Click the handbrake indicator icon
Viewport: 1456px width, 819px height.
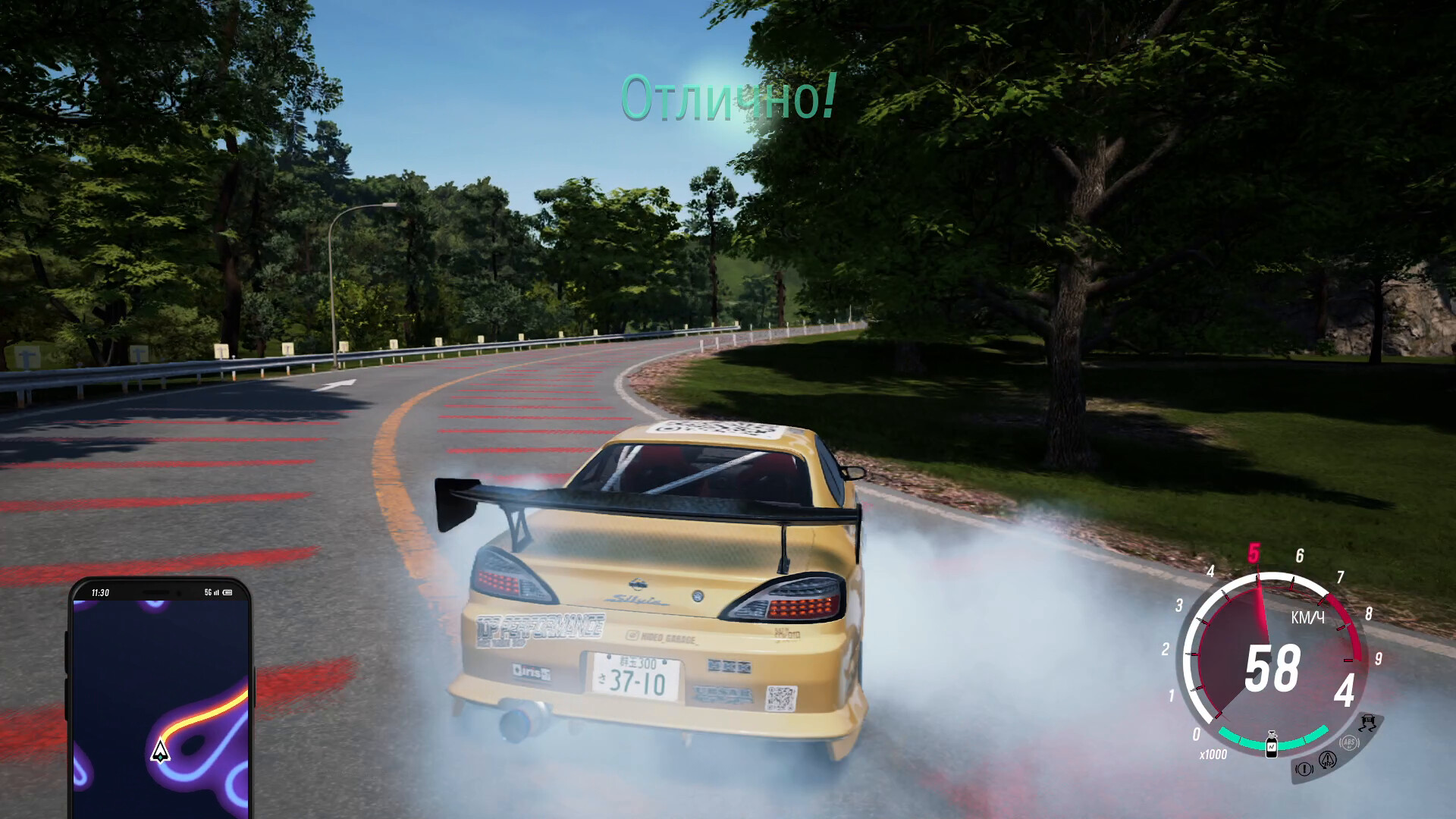click(x=1304, y=769)
